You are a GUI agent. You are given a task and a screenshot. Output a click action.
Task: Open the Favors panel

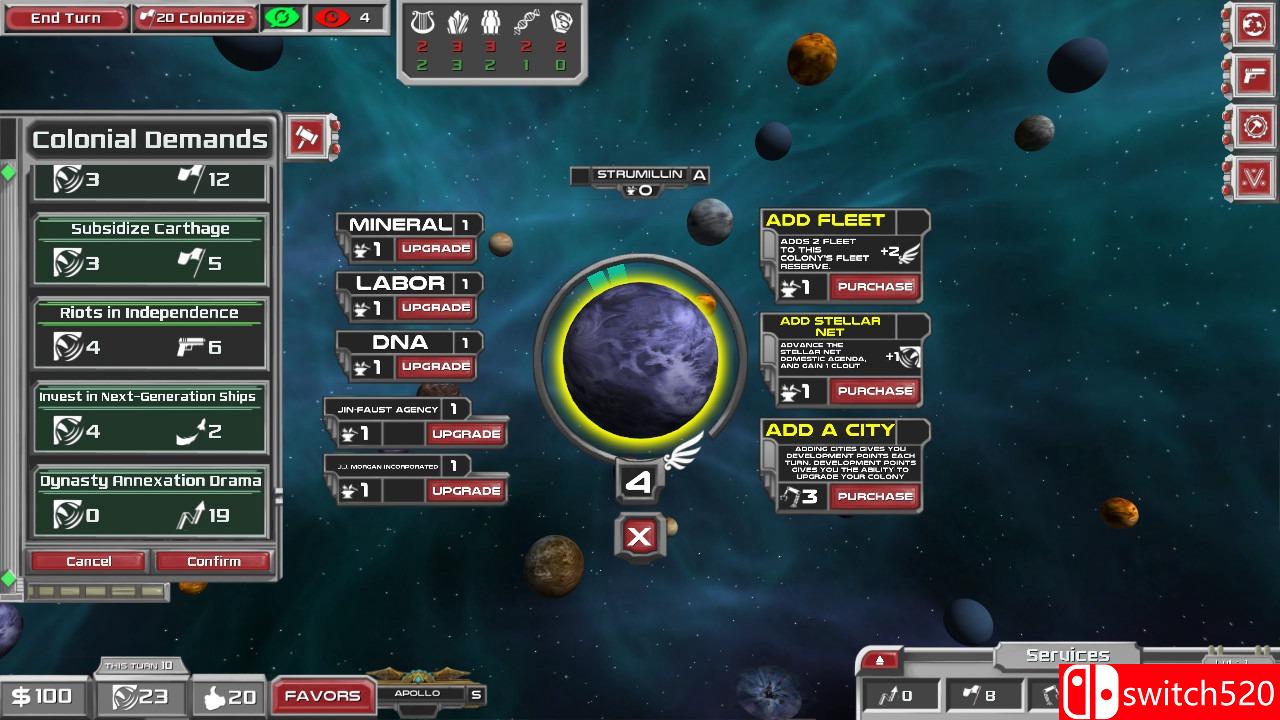[322, 696]
